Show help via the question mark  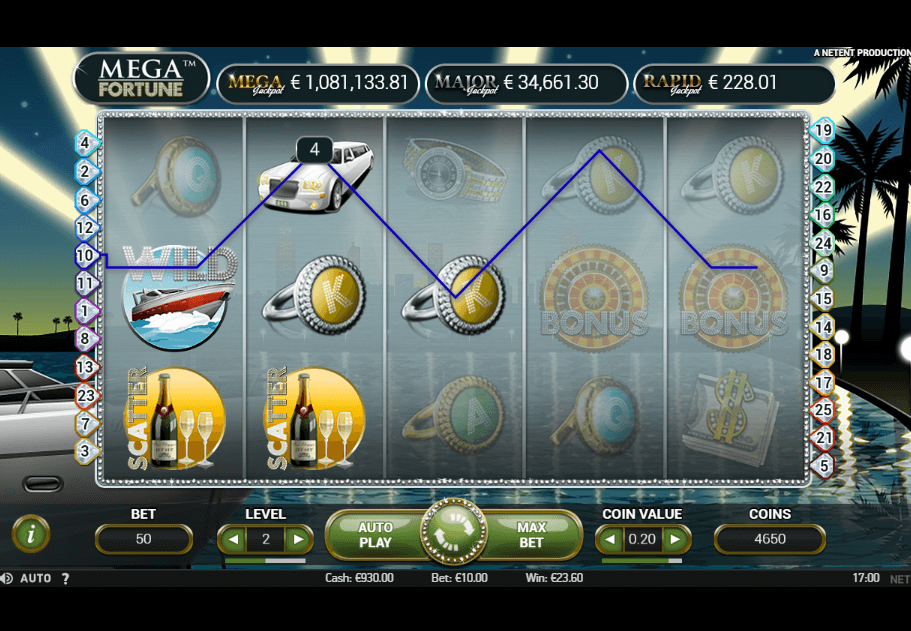(66, 578)
